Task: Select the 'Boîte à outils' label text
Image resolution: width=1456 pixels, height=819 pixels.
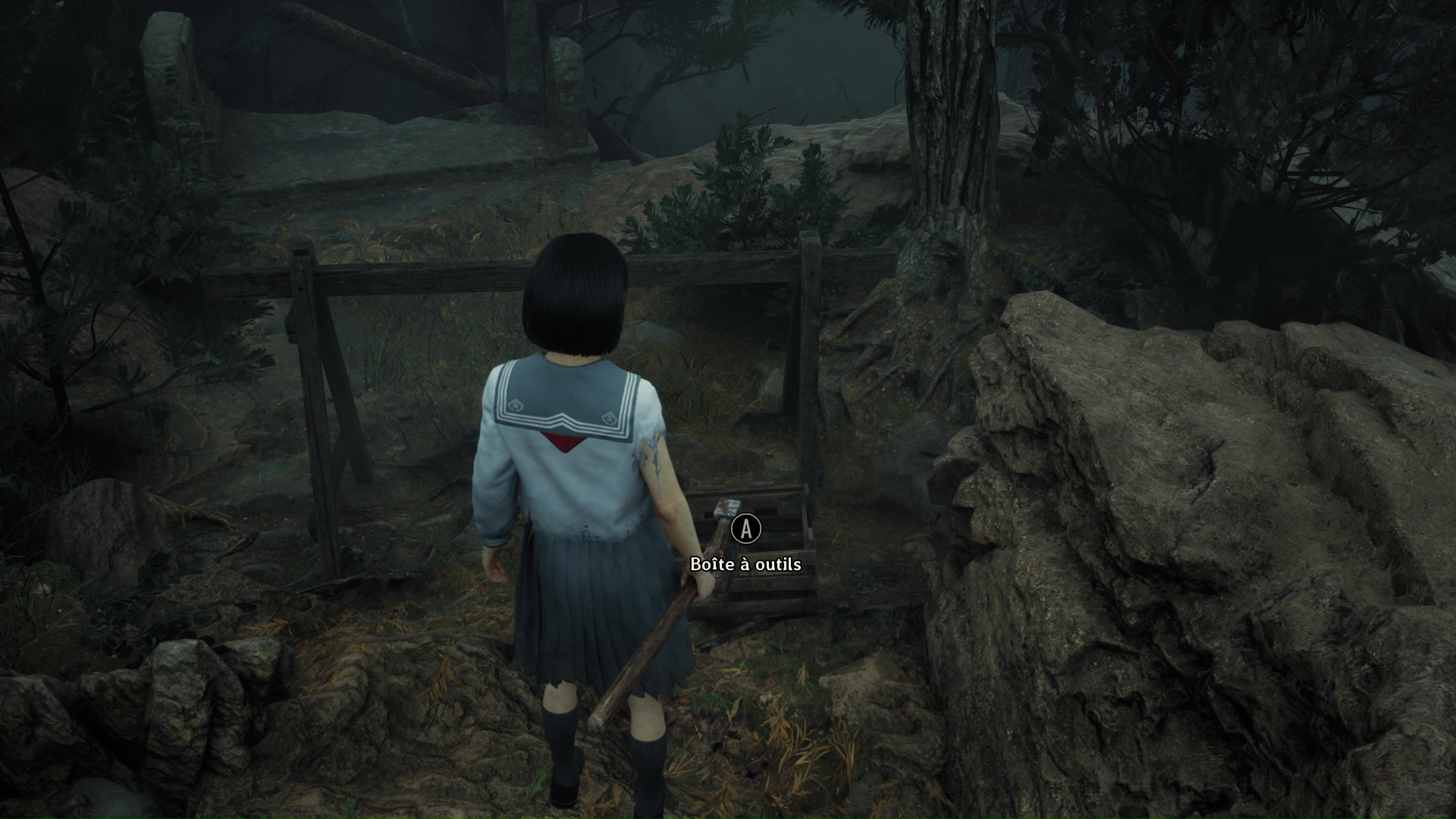Action: click(x=745, y=565)
